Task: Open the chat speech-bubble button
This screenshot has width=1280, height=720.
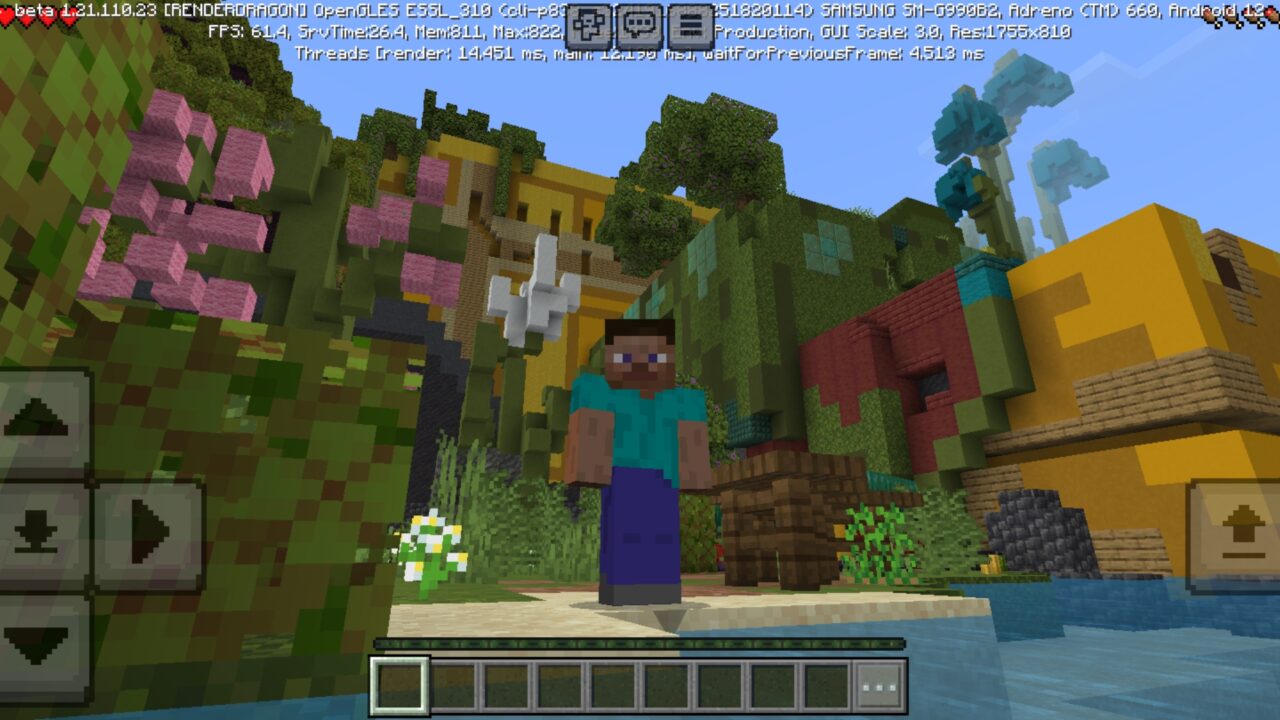Action: click(640, 25)
